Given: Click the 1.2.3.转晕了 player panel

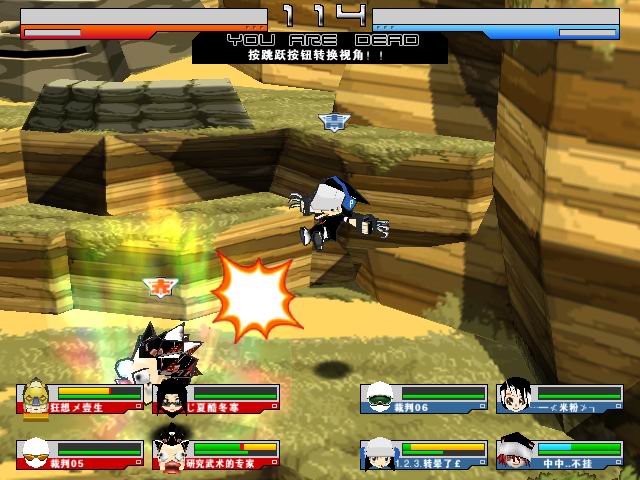Looking at the screenshot, I should click(x=424, y=454).
